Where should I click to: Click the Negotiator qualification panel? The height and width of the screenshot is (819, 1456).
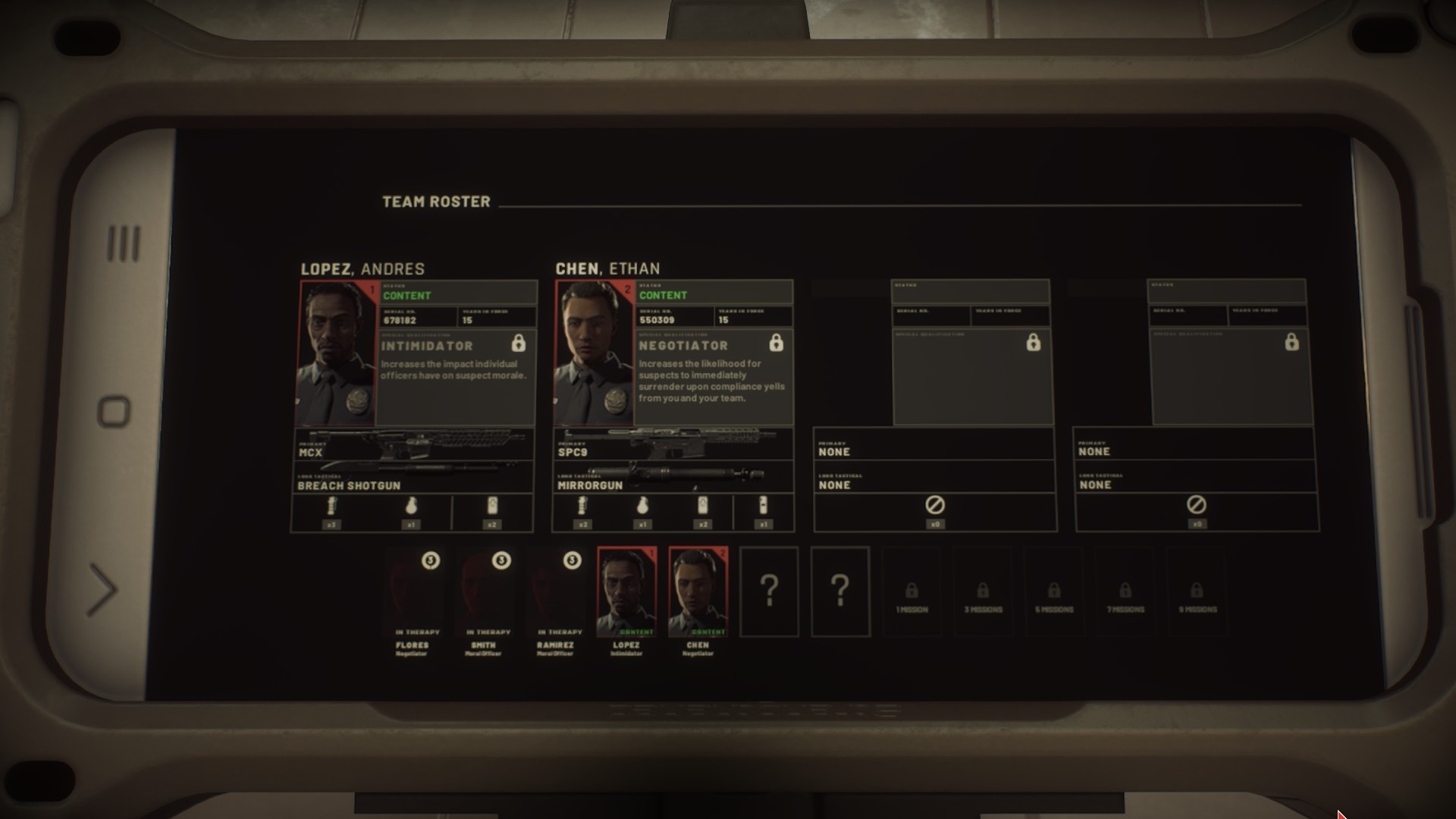pyautogui.click(x=714, y=377)
